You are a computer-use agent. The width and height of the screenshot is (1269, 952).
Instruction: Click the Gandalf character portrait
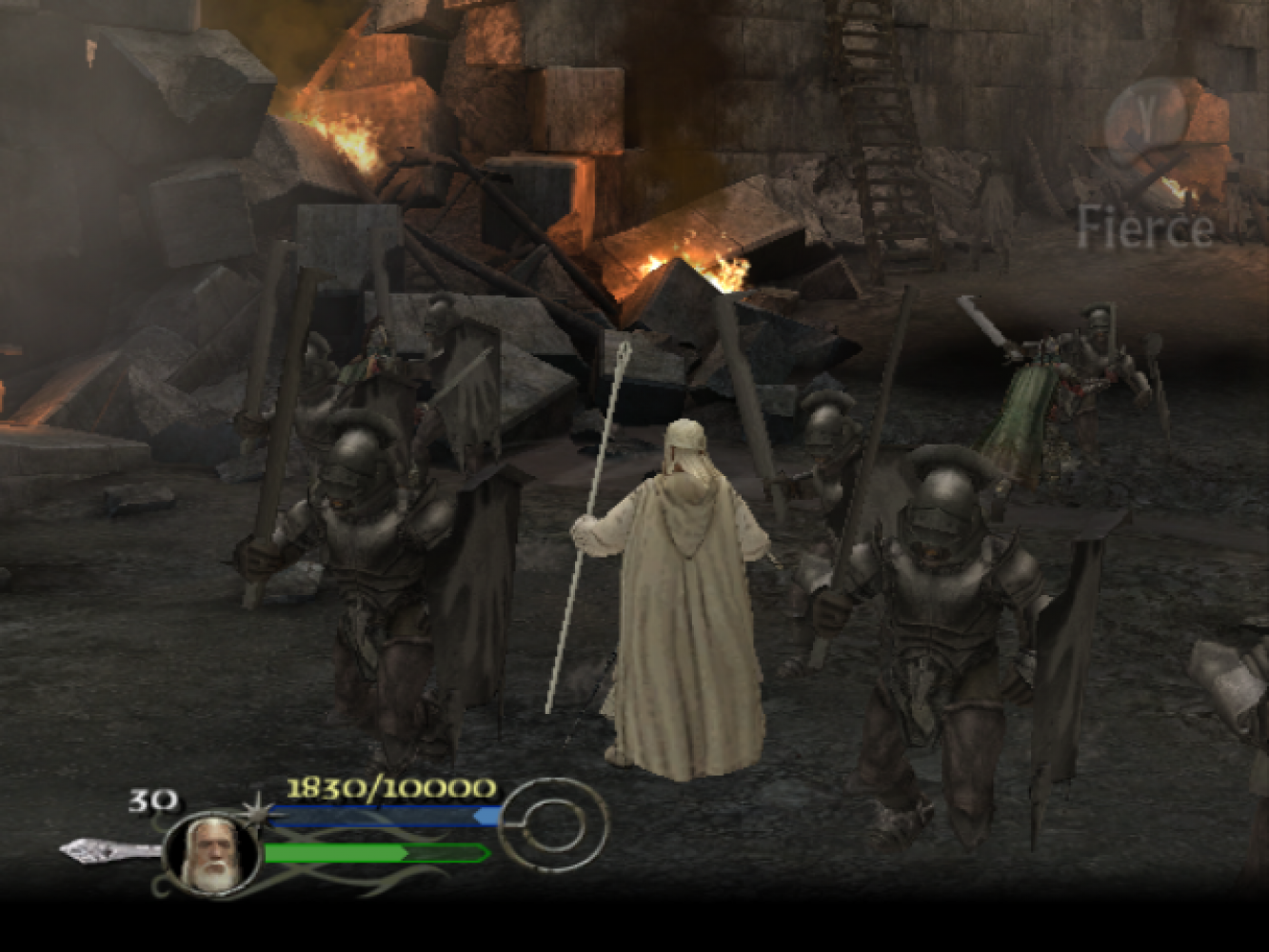tap(211, 854)
